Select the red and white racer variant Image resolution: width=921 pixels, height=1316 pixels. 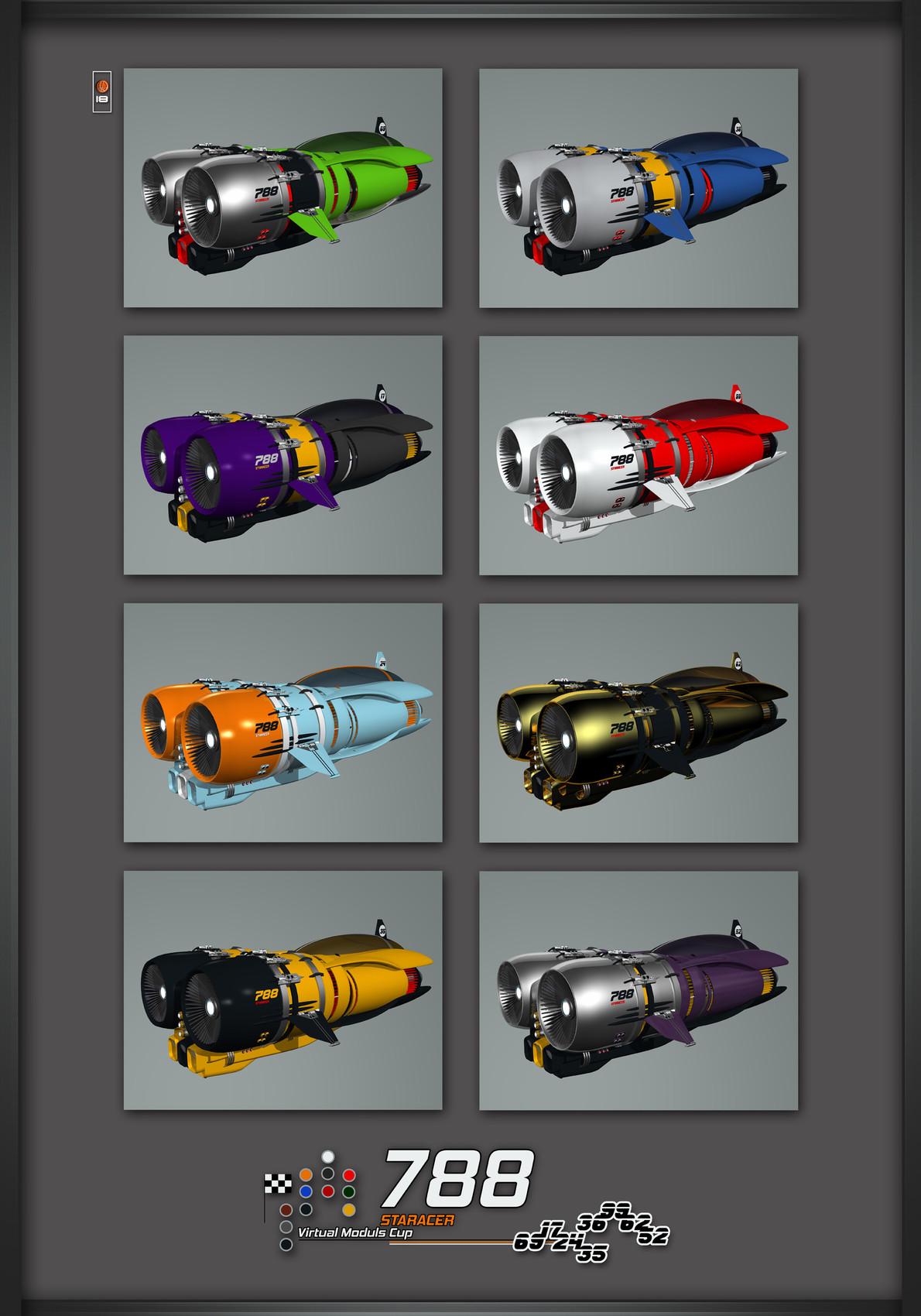pos(638,455)
